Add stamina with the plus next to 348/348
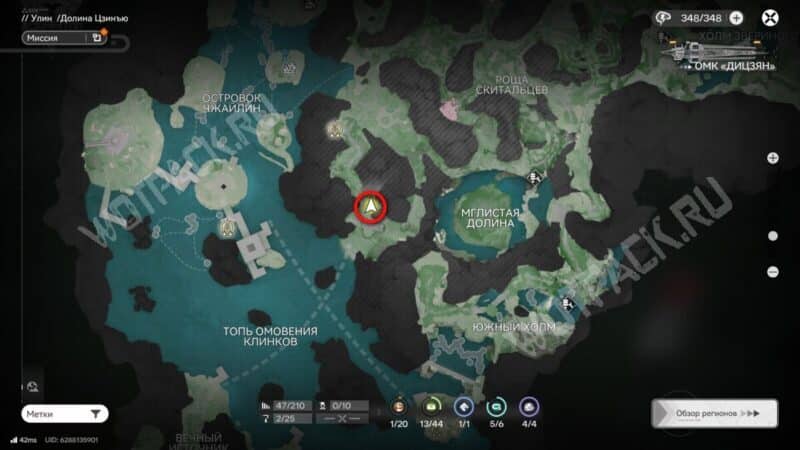 click(737, 17)
